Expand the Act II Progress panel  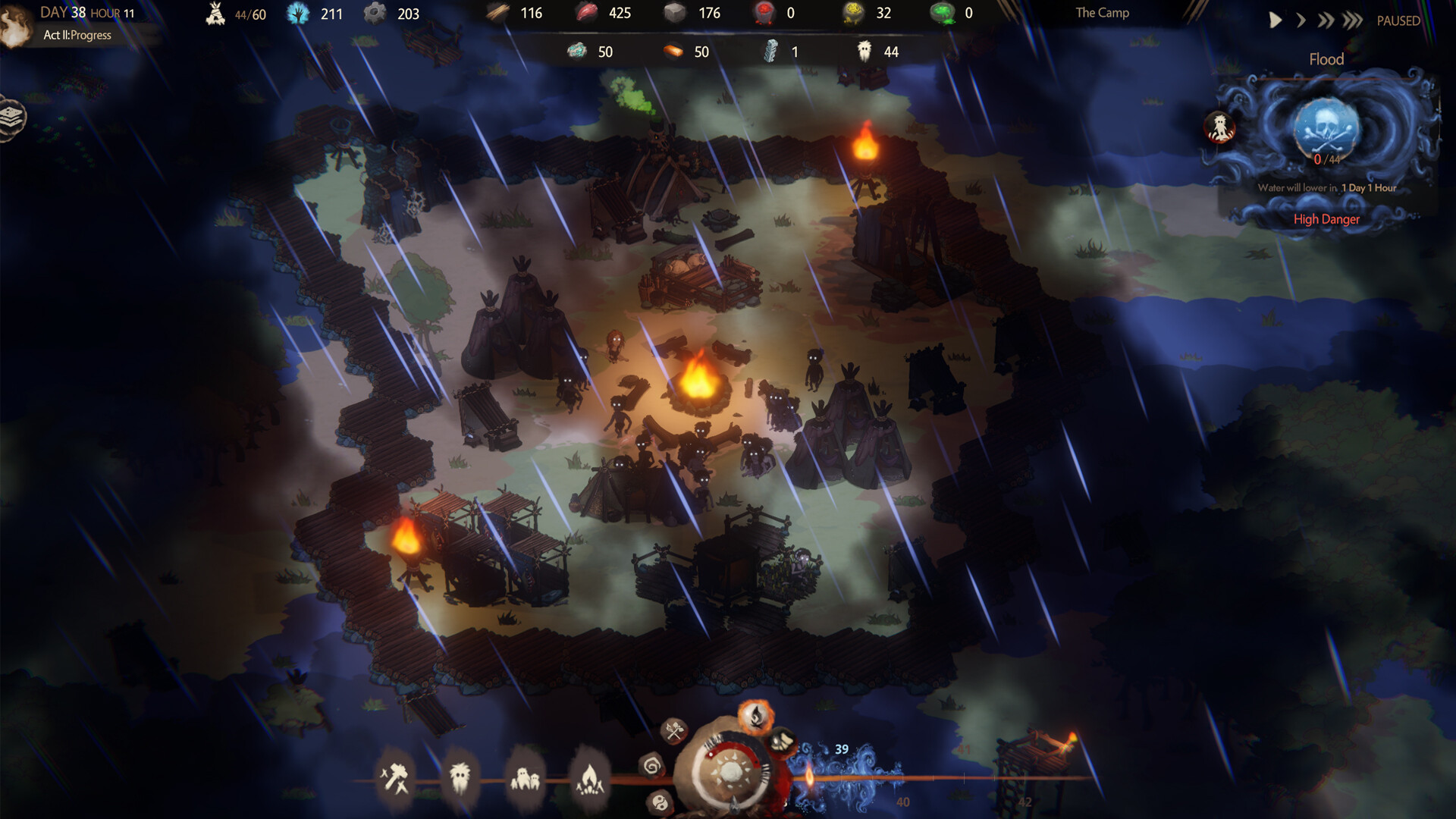[76, 35]
